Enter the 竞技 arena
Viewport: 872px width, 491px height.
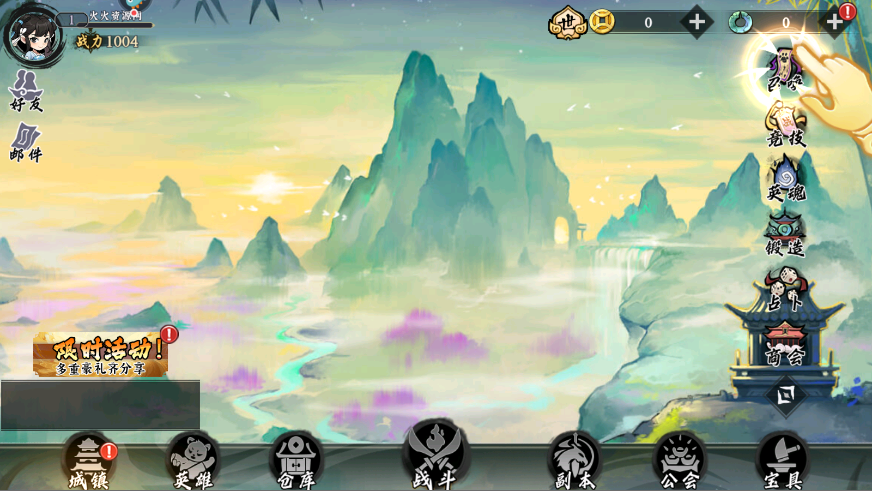click(786, 125)
